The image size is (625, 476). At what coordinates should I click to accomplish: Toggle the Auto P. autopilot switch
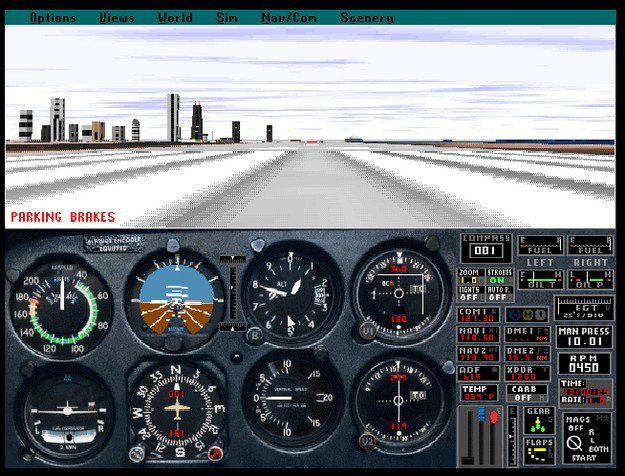click(500, 294)
